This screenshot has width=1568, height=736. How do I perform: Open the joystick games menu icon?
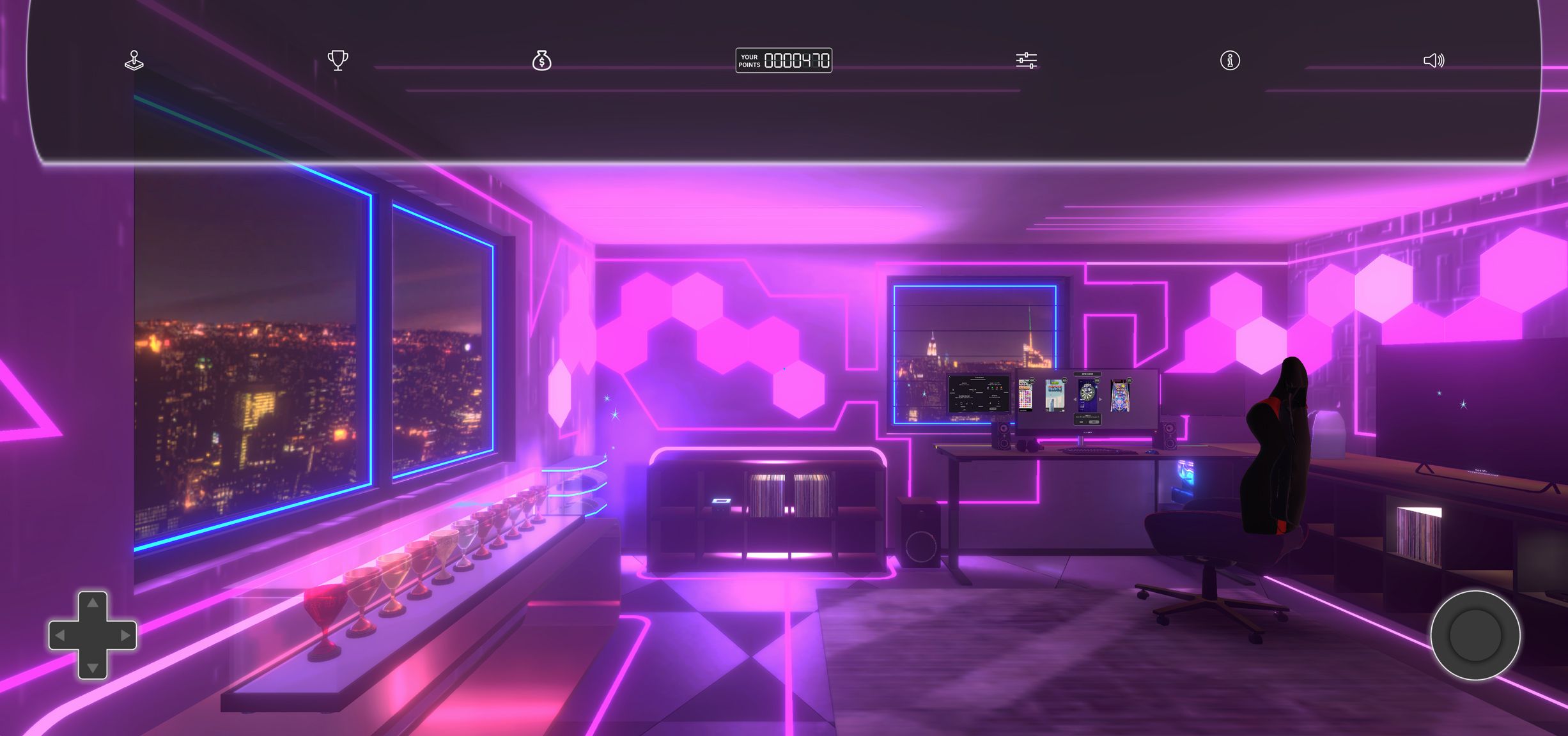coord(134,61)
